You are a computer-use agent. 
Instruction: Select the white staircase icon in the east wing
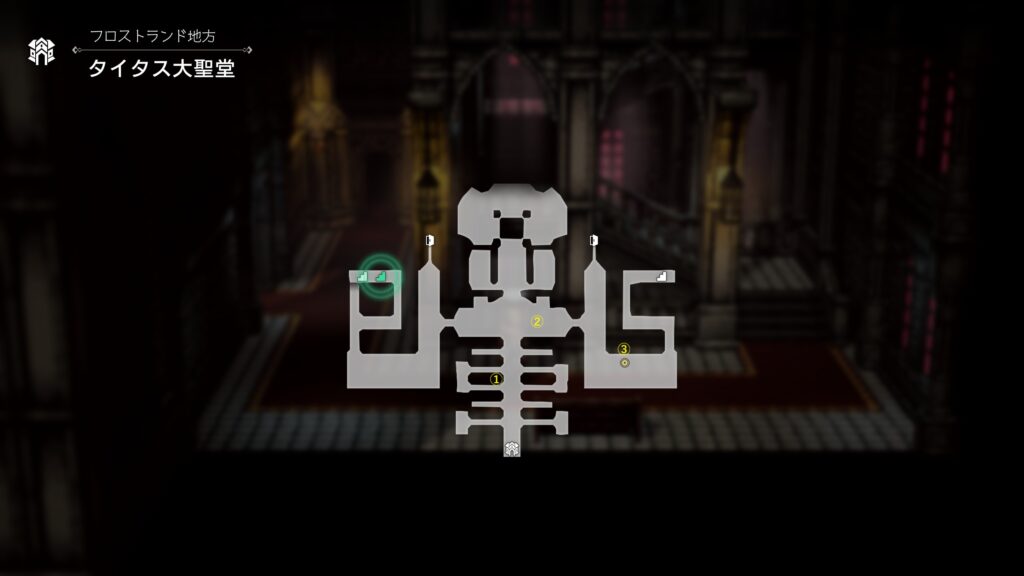tap(660, 276)
